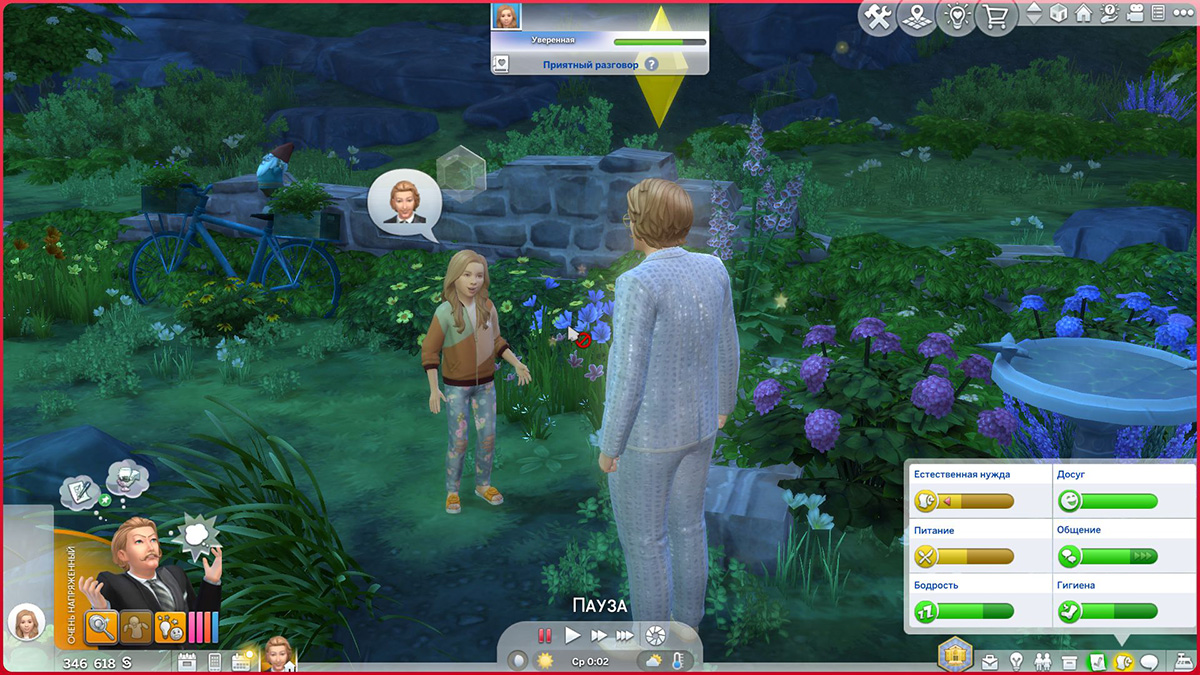Click the thermometer weather forecast icon
The width and height of the screenshot is (1200, 675).
coord(678,661)
